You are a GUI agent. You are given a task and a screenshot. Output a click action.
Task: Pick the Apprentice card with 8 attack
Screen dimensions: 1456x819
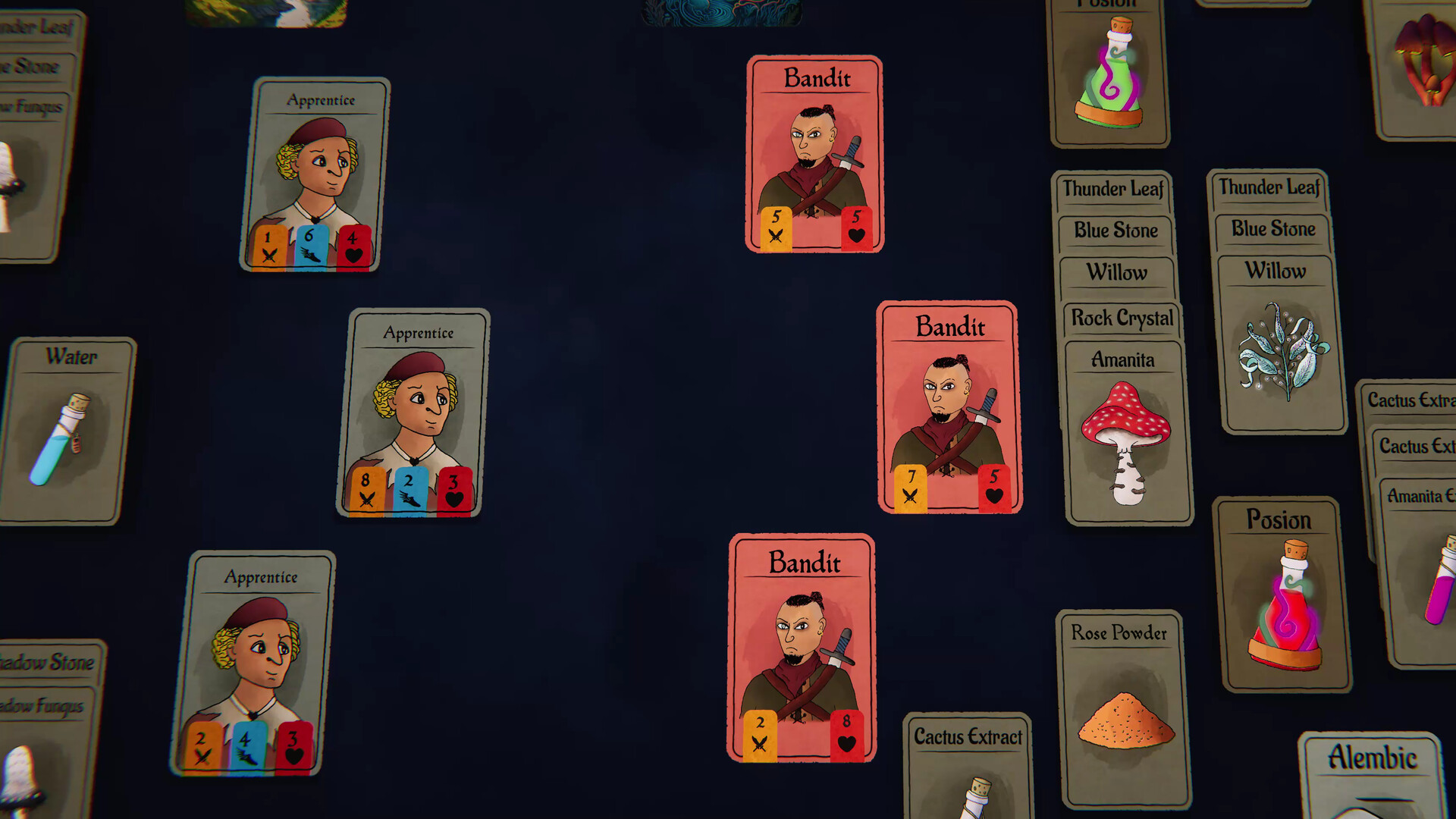click(413, 413)
